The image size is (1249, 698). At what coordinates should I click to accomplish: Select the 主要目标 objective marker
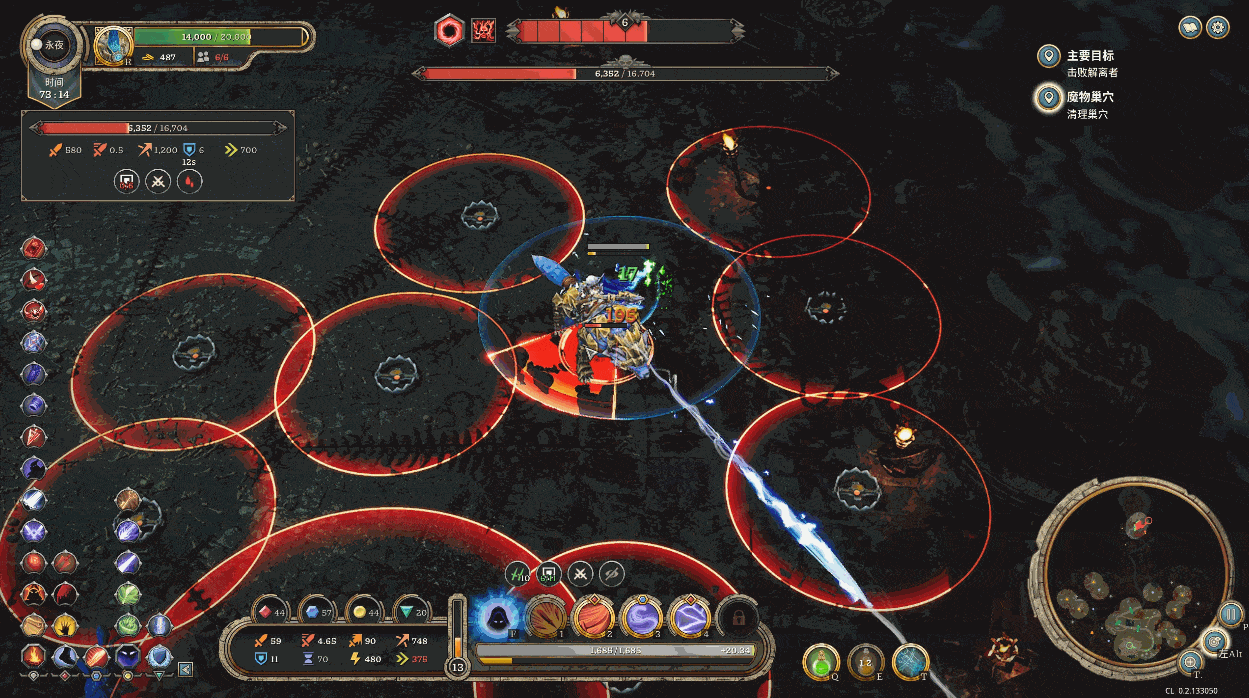tap(1048, 56)
